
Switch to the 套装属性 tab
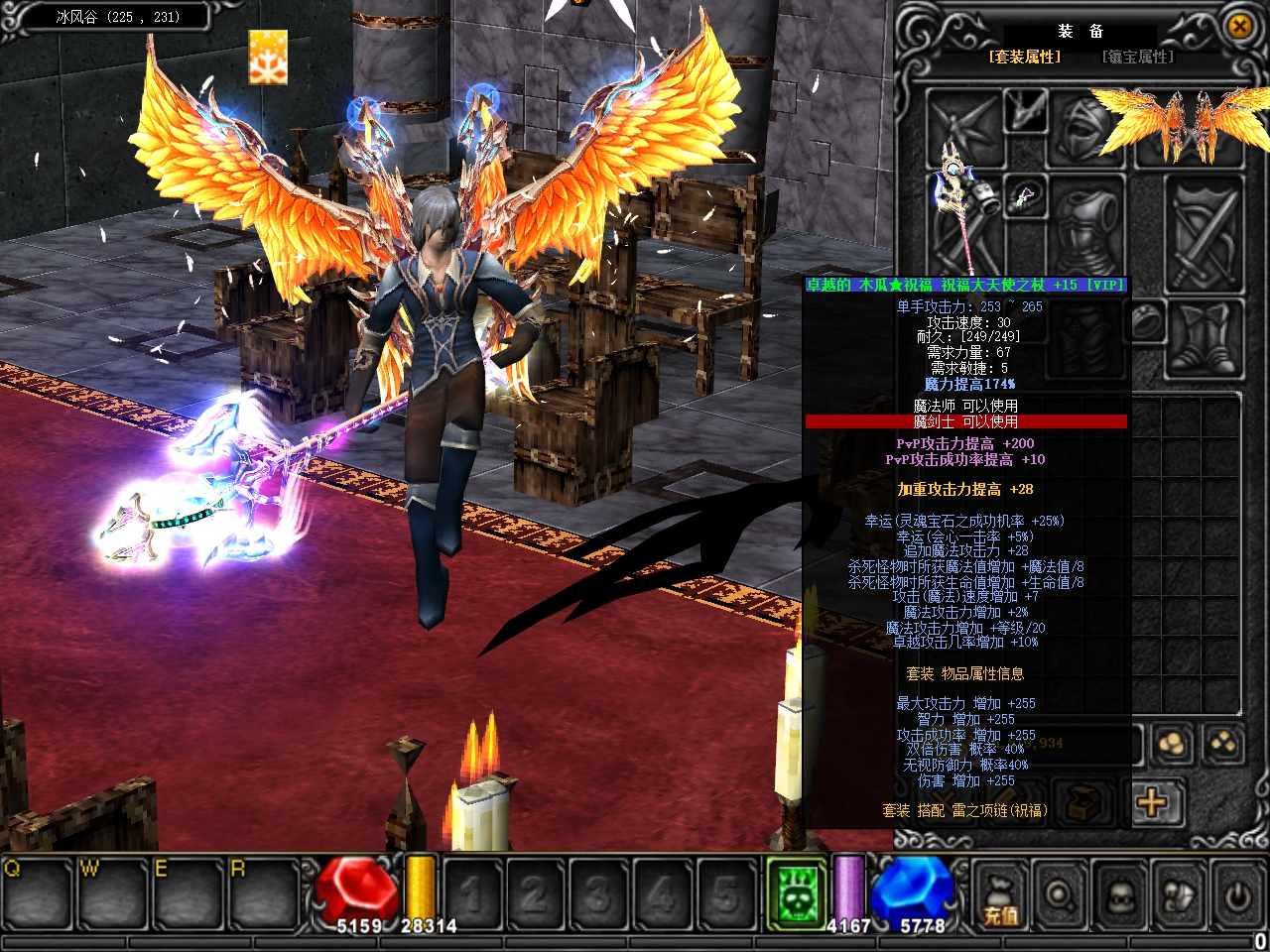coord(1025,58)
